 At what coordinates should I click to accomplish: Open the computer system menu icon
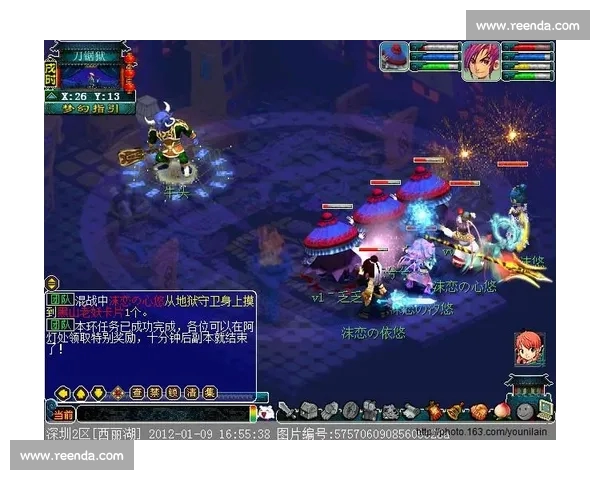[x=543, y=410]
